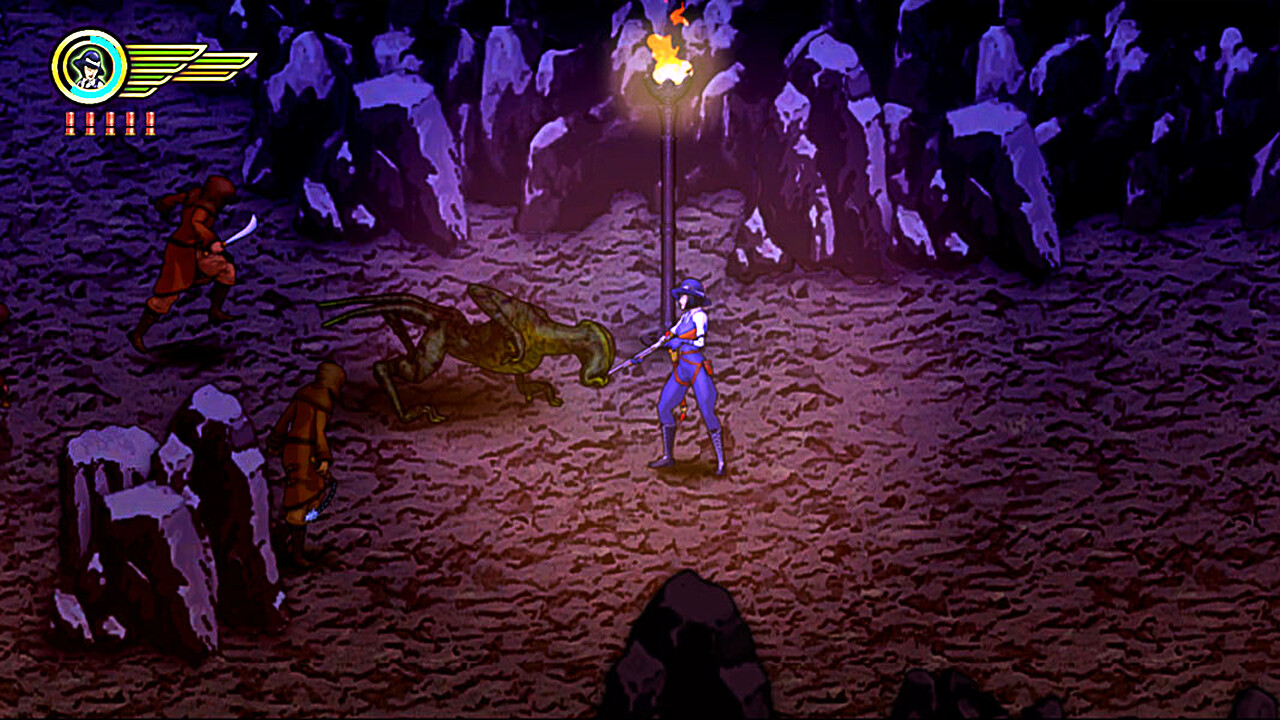Click the second shotgun shell ammo icon

click(x=89, y=122)
